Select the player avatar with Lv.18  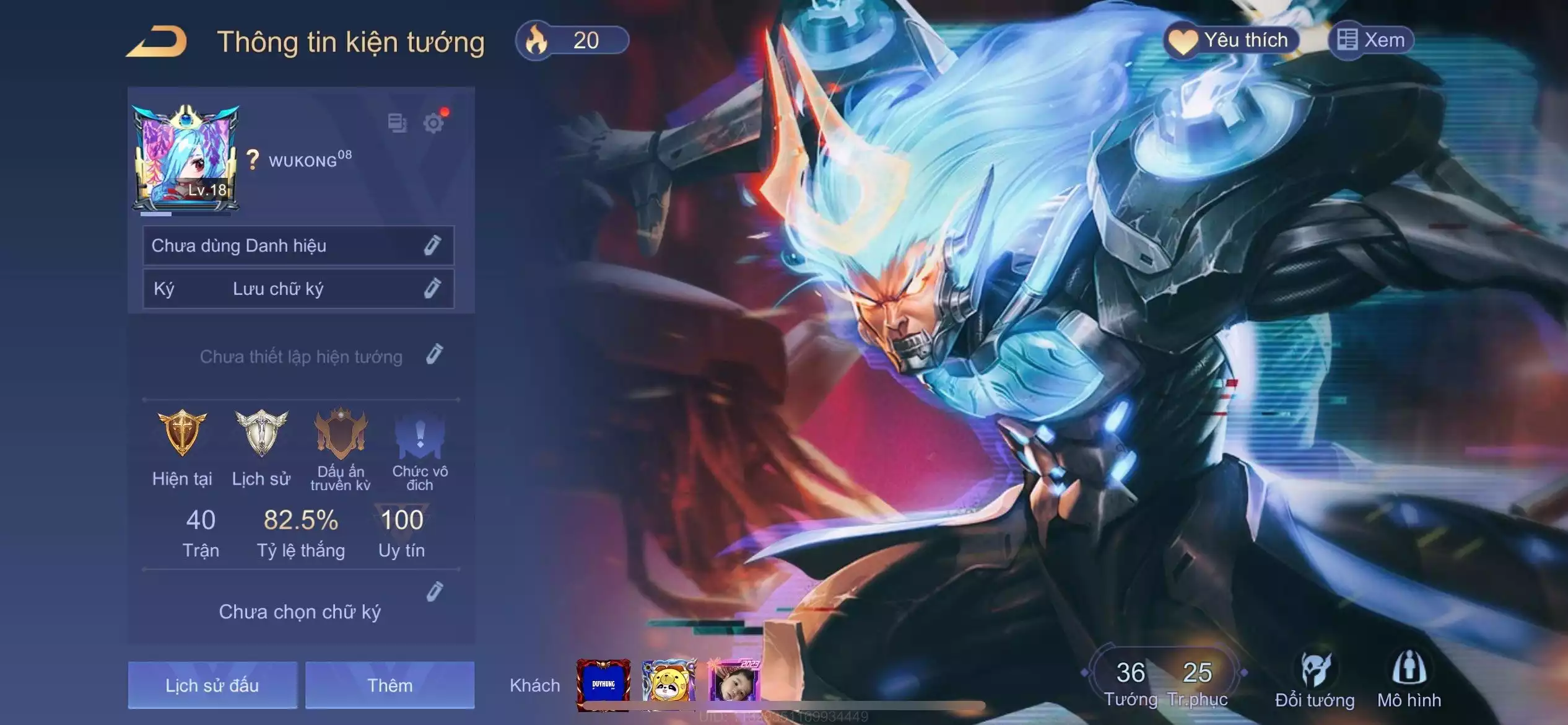pos(185,160)
